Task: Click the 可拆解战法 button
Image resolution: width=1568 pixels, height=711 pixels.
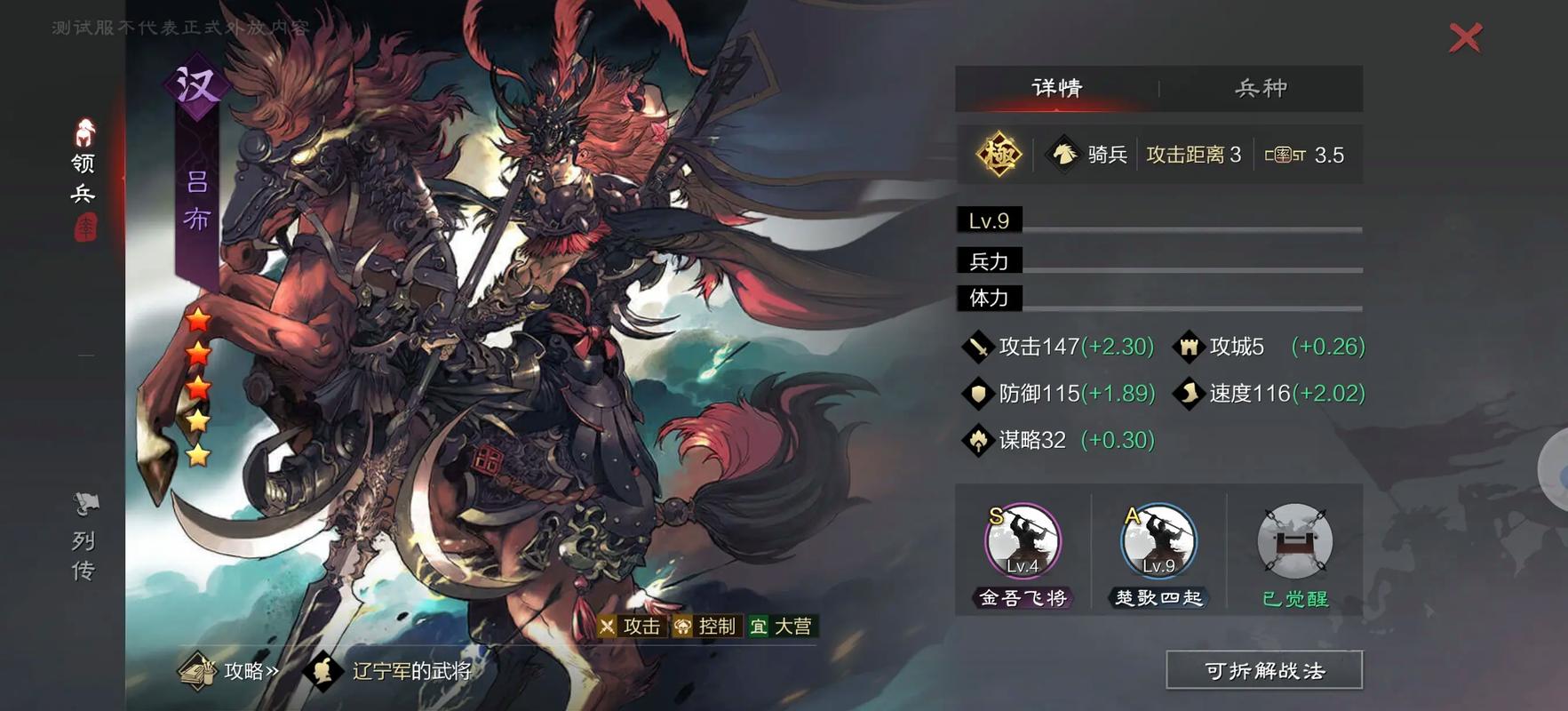Action: click(x=1263, y=670)
